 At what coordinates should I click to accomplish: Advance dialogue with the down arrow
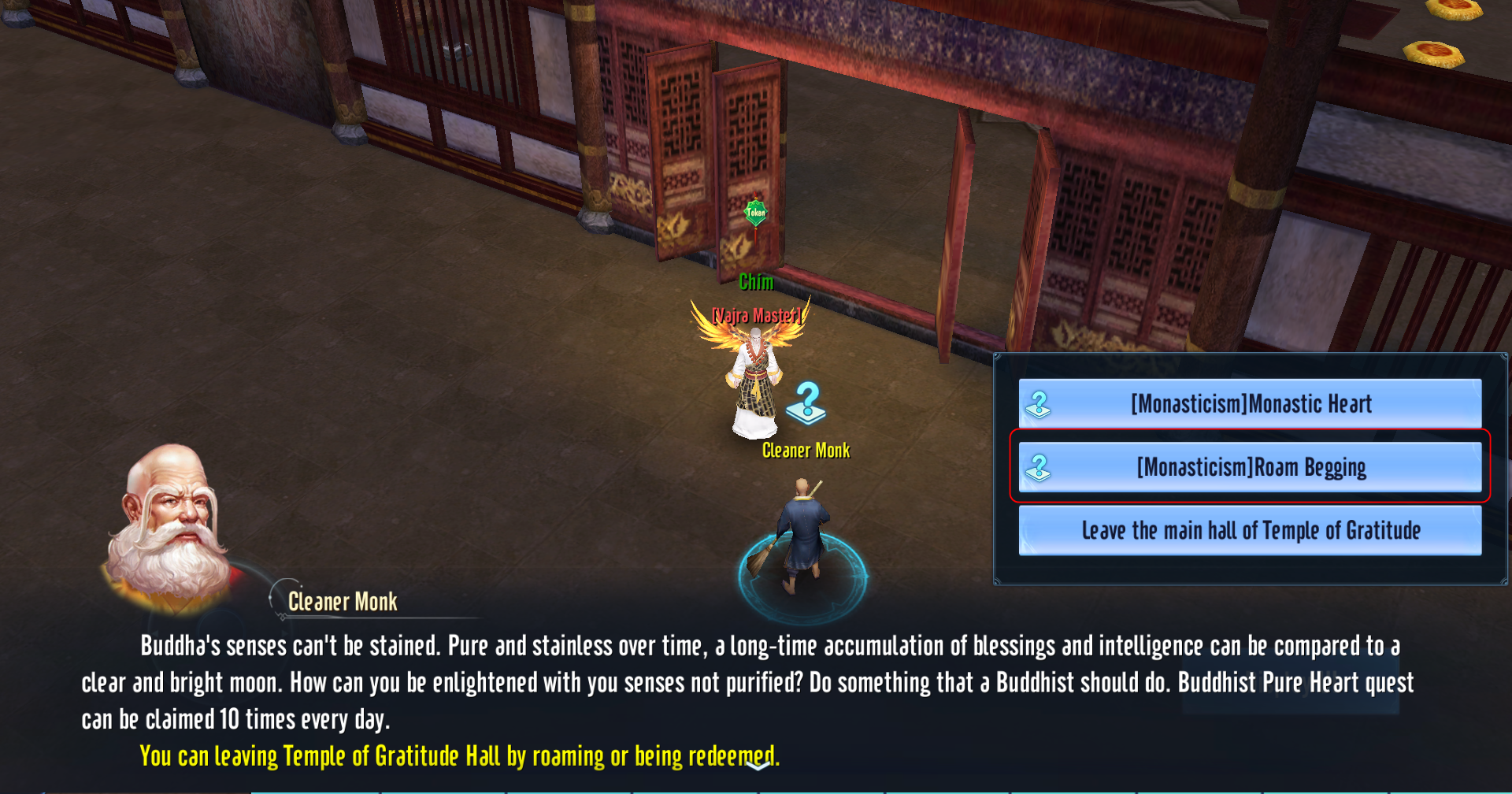[758, 765]
